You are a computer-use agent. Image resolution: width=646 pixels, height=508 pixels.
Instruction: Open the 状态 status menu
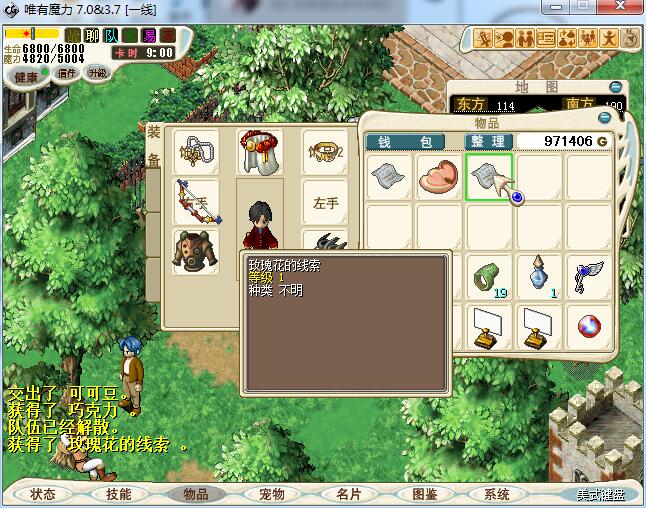click(x=43, y=494)
